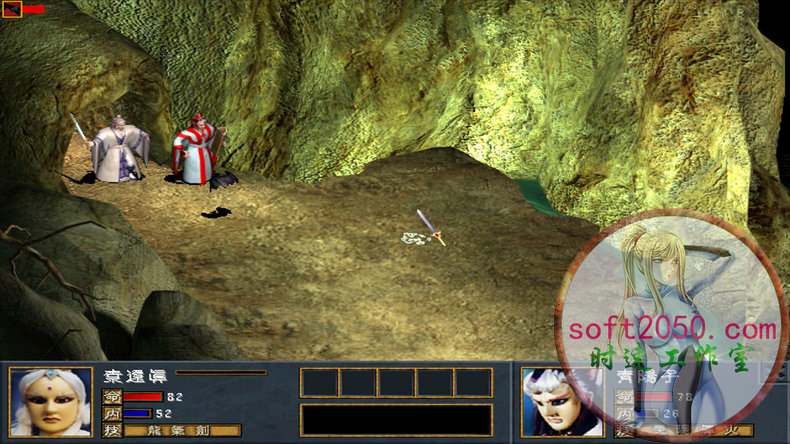
Task: Choose the skill name bar under the left character
Action: (183, 431)
